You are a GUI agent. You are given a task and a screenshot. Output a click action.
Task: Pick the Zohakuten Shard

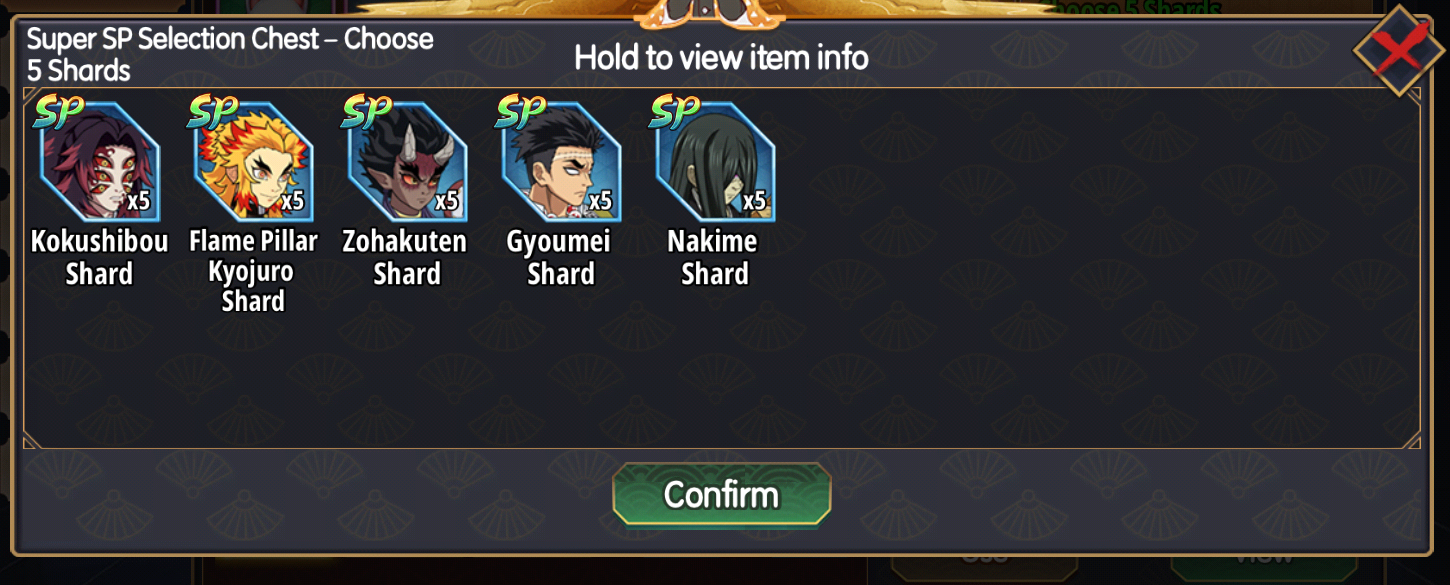click(407, 162)
